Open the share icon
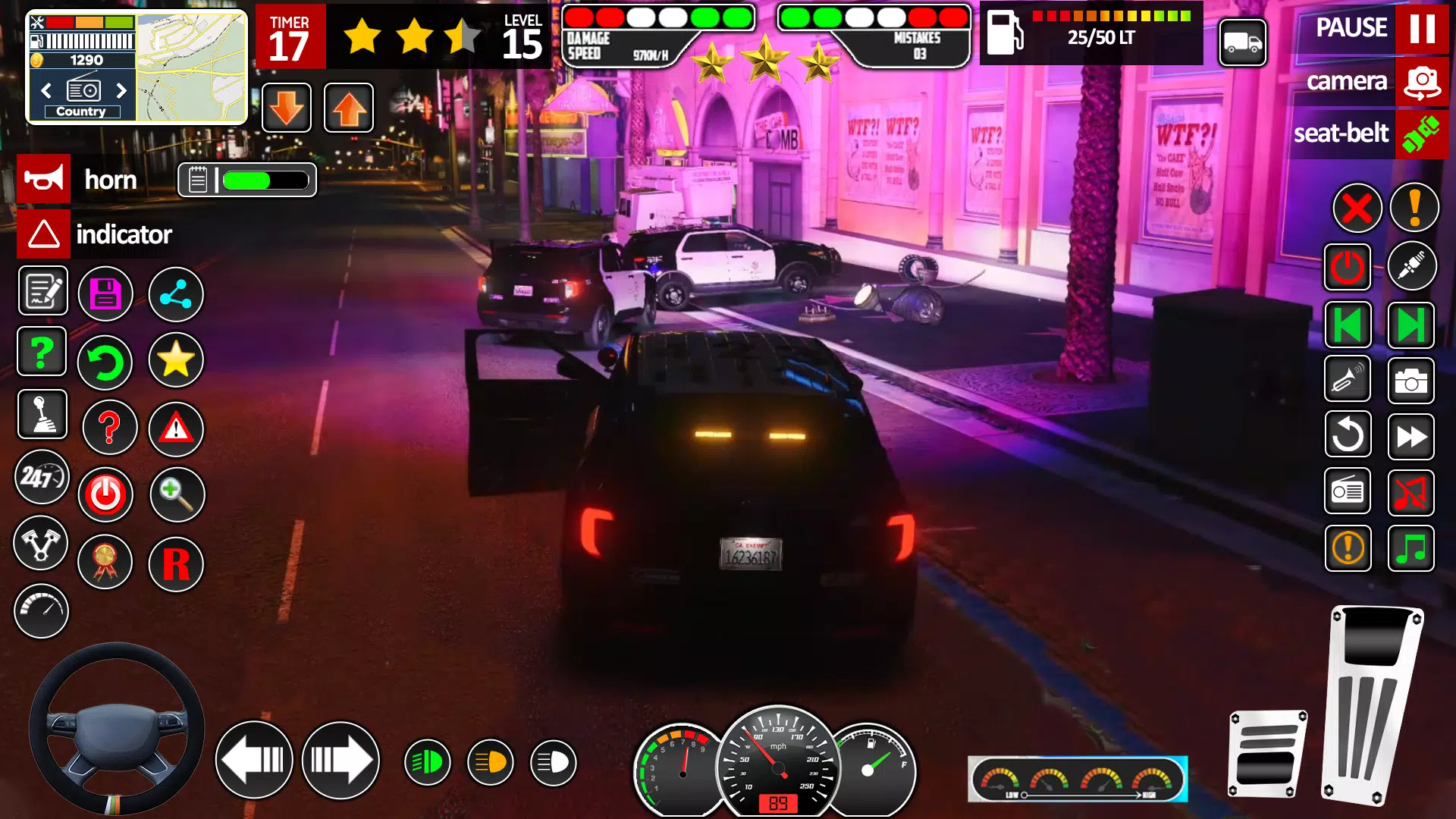 (x=176, y=294)
